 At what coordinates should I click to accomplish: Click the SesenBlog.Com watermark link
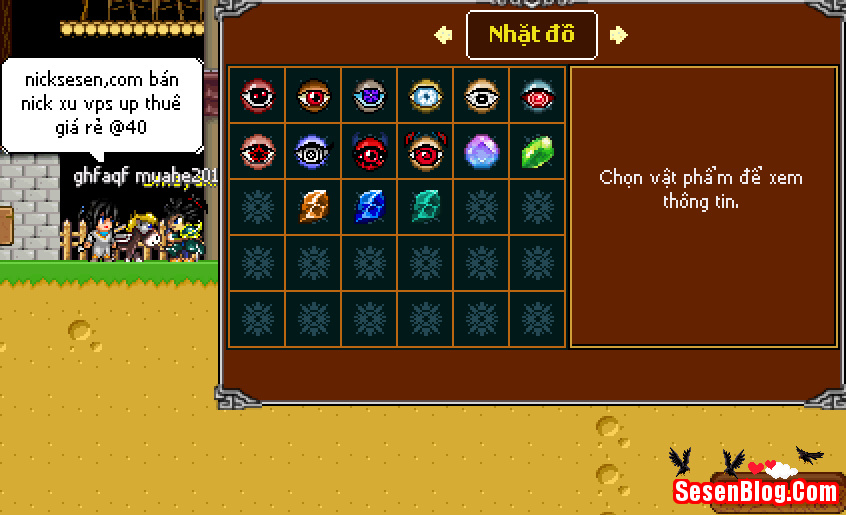[x=756, y=491]
